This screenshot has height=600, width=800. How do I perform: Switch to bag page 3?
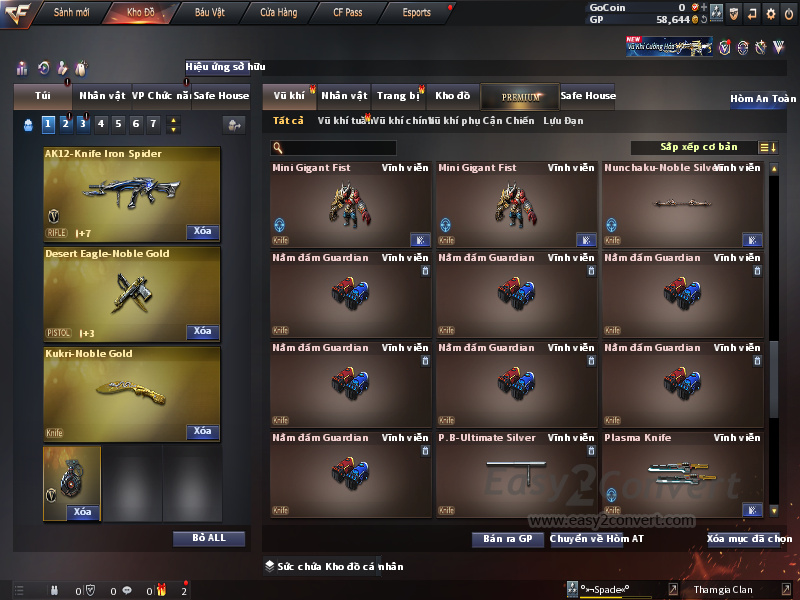(83, 124)
